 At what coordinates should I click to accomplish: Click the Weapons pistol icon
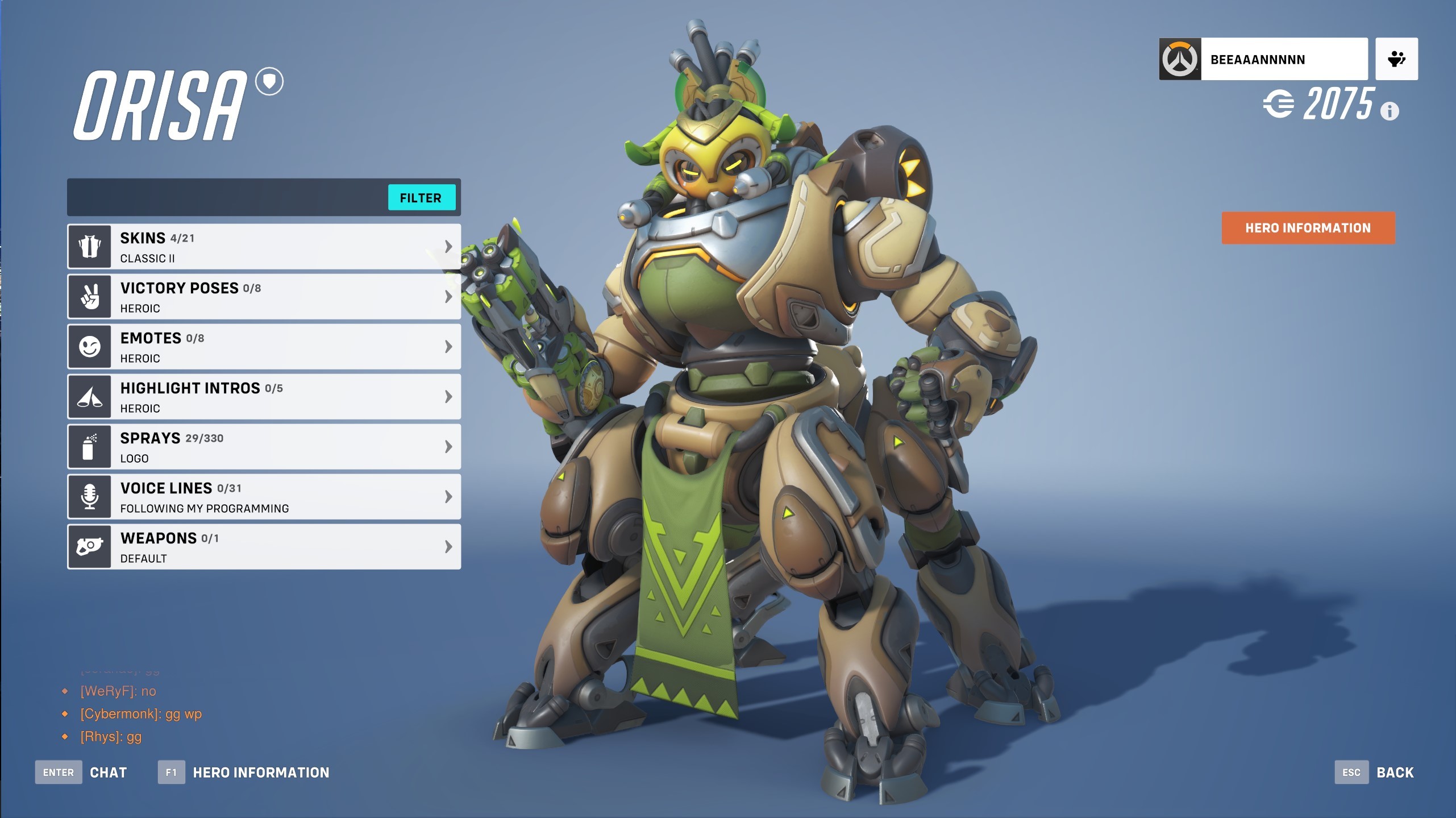click(90, 546)
